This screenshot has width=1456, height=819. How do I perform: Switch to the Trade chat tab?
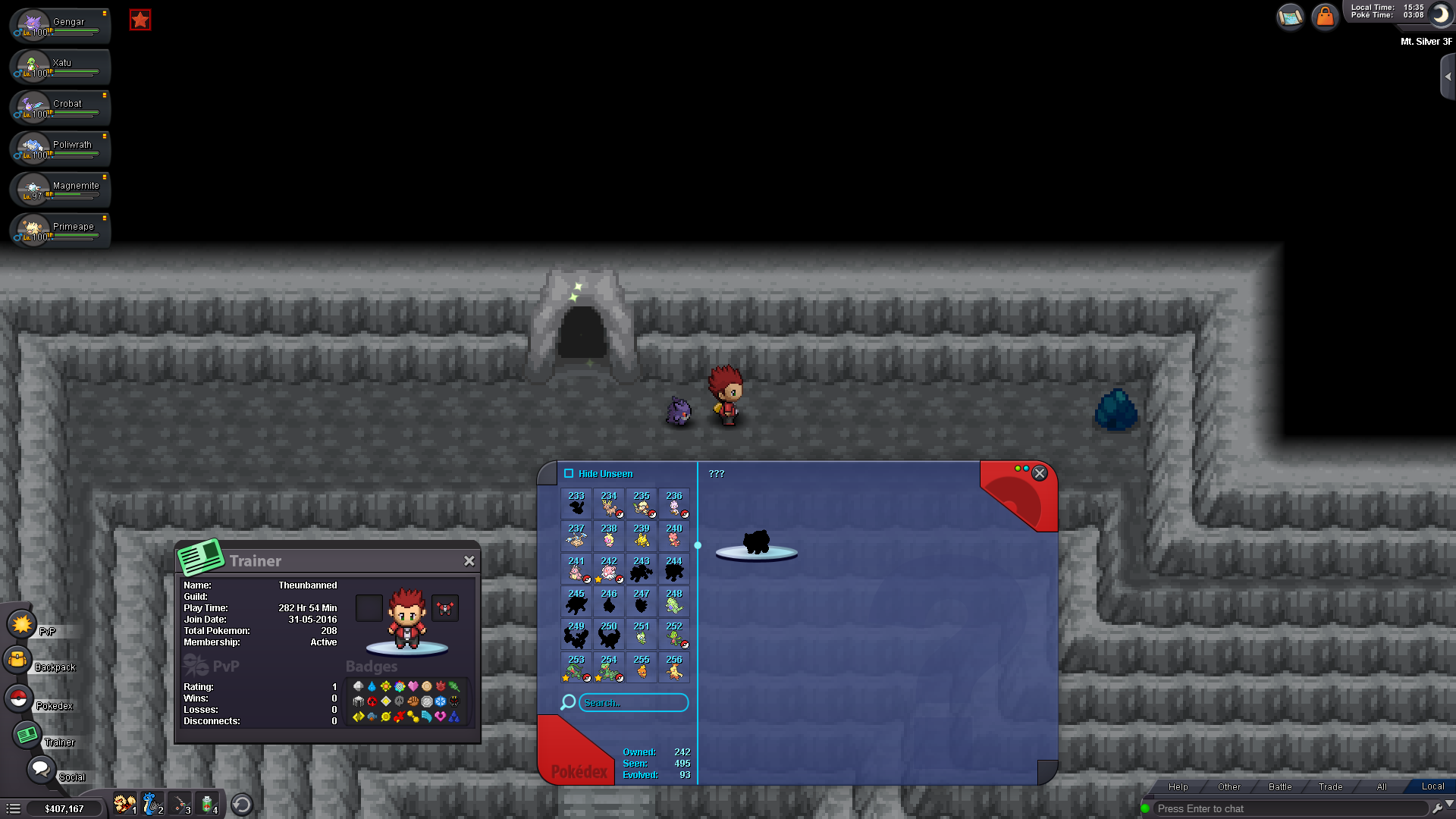(x=1329, y=786)
